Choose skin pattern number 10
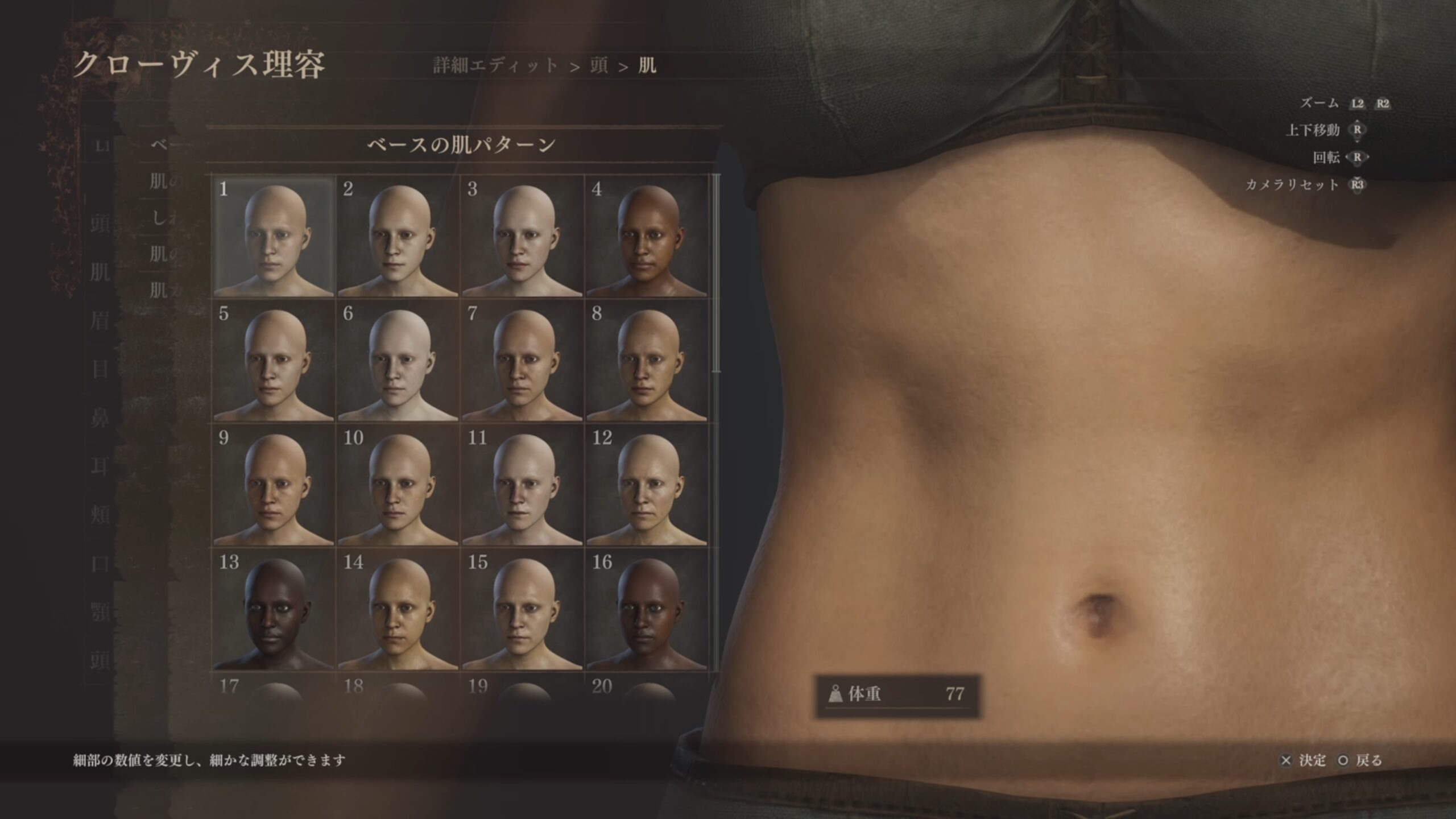This screenshot has width=1456, height=819. coord(398,486)
